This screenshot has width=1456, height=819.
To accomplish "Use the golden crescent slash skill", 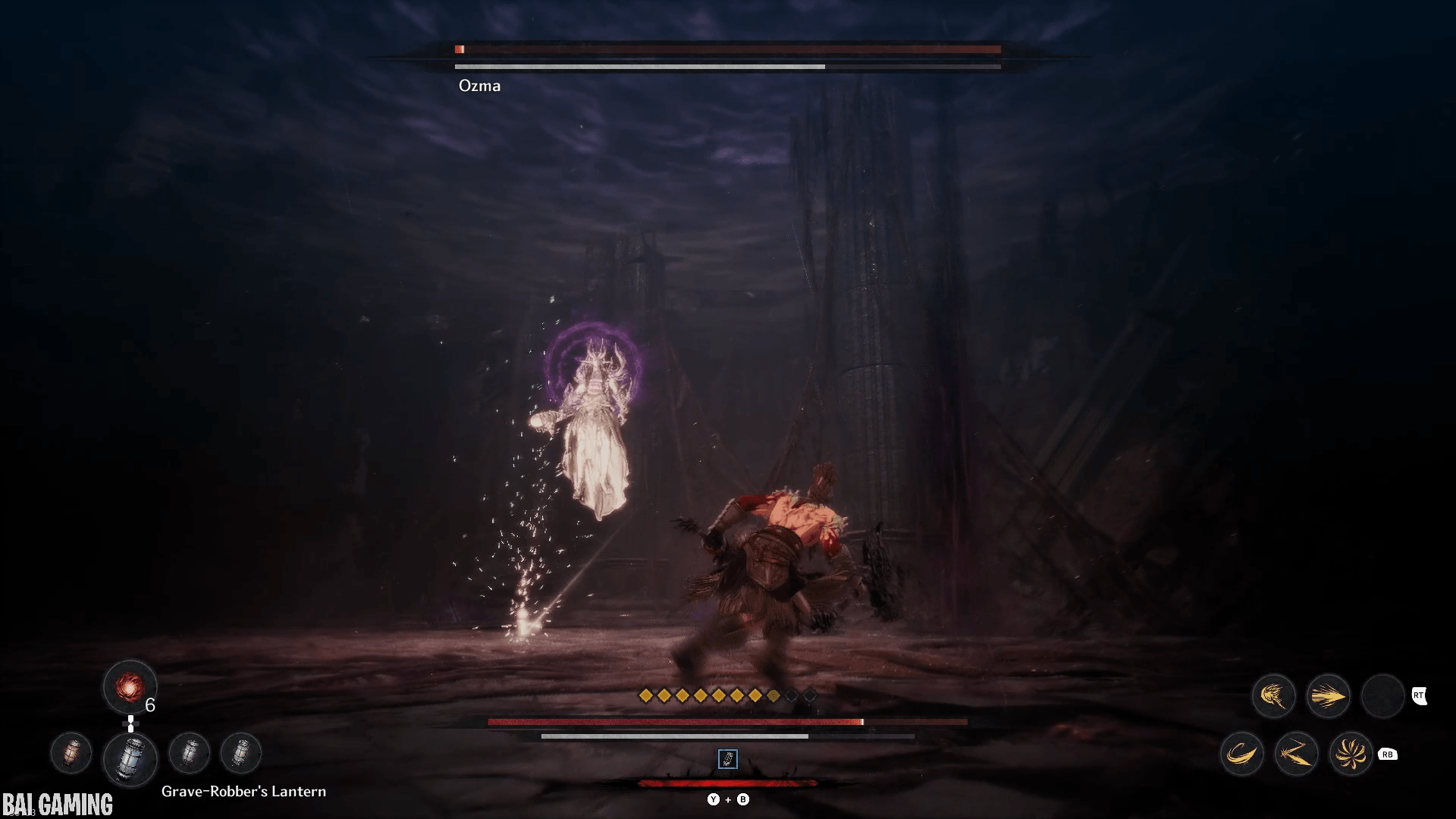I will [x=1241, y=754].
